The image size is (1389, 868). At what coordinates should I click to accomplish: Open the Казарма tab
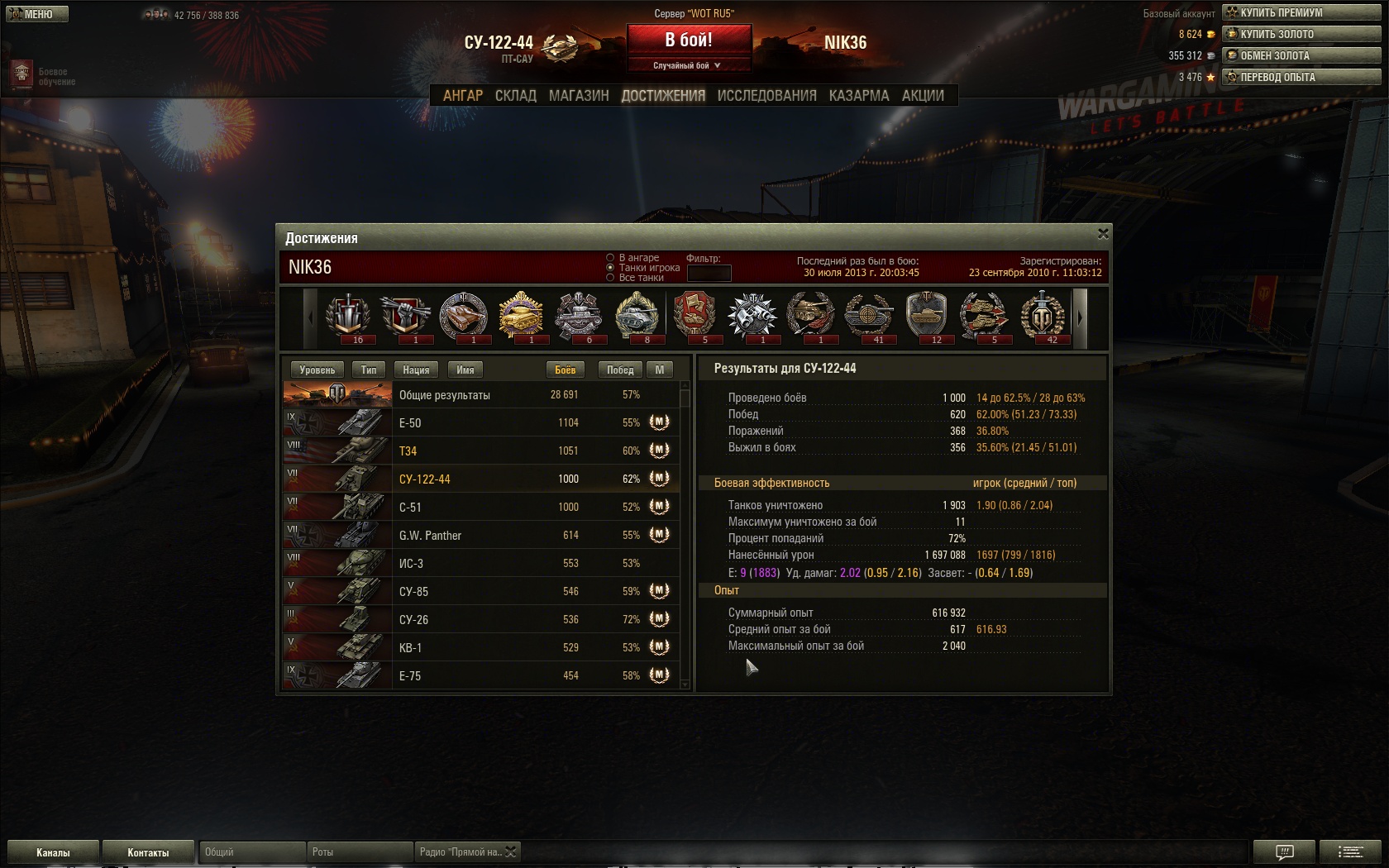tap(859, 96)
